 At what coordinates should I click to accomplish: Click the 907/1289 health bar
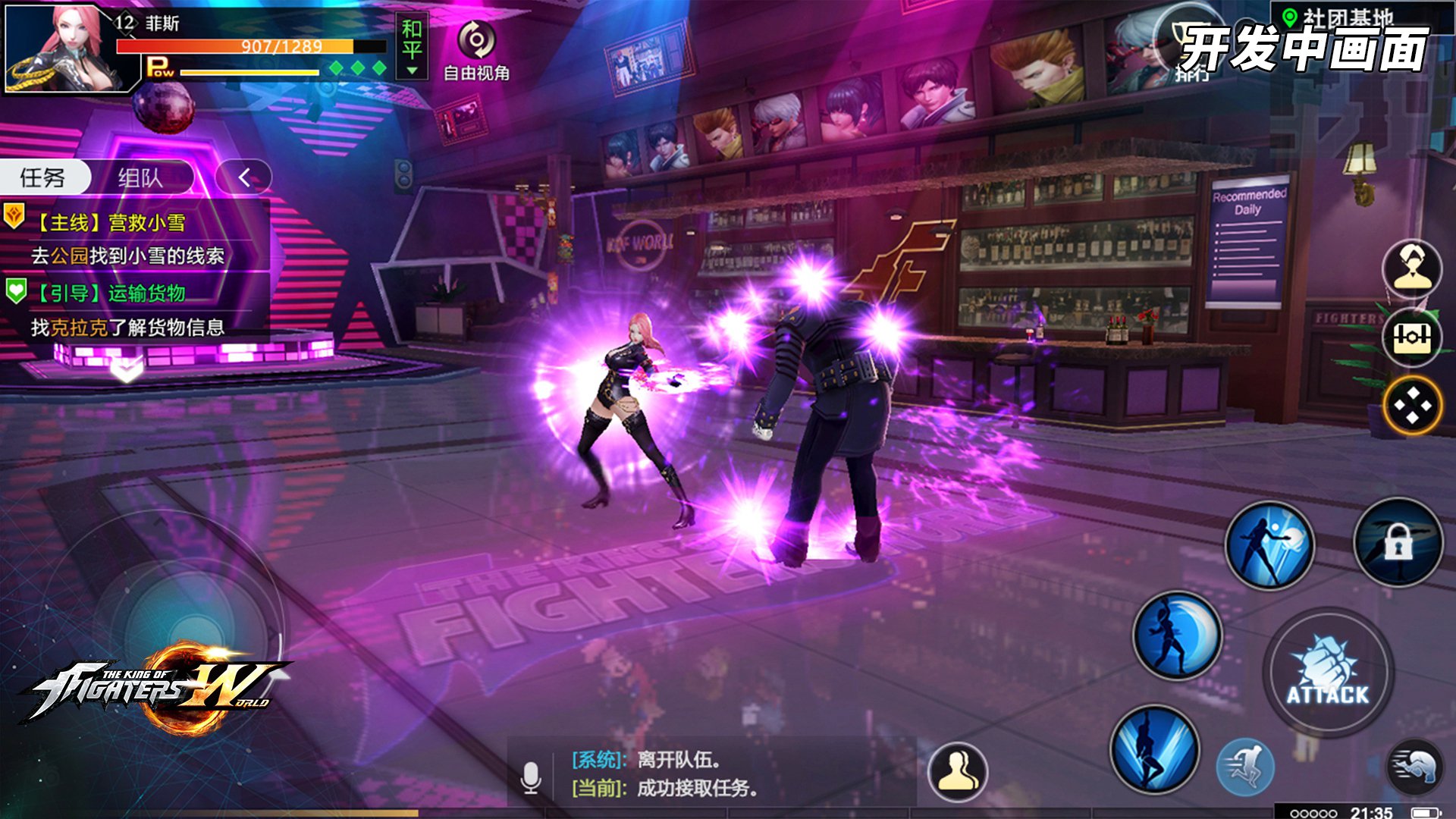[x=250, y=46]
